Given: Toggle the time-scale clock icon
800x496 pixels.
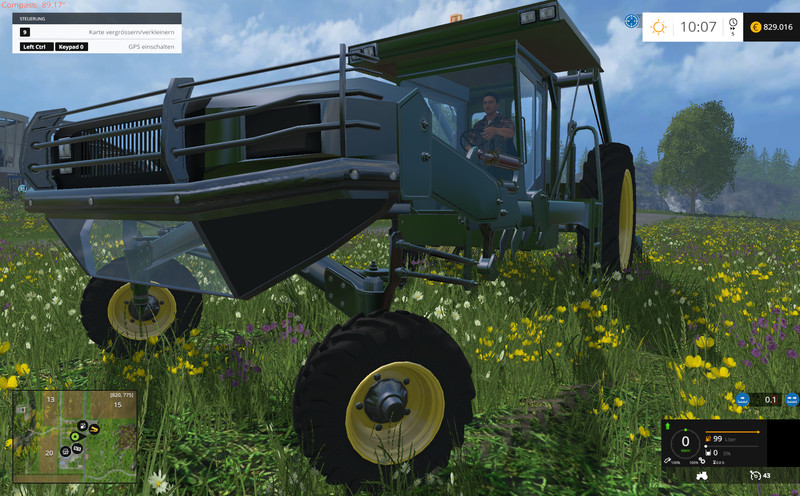Looking at the screenshot, I should tap(733, 24).
